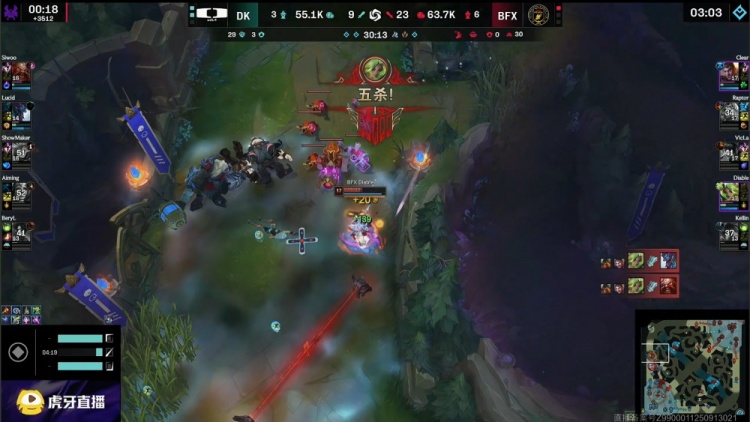The height and width of the screenshot is (422, 750).
Task: Click the BFX team logo
Action: (539, 15)
